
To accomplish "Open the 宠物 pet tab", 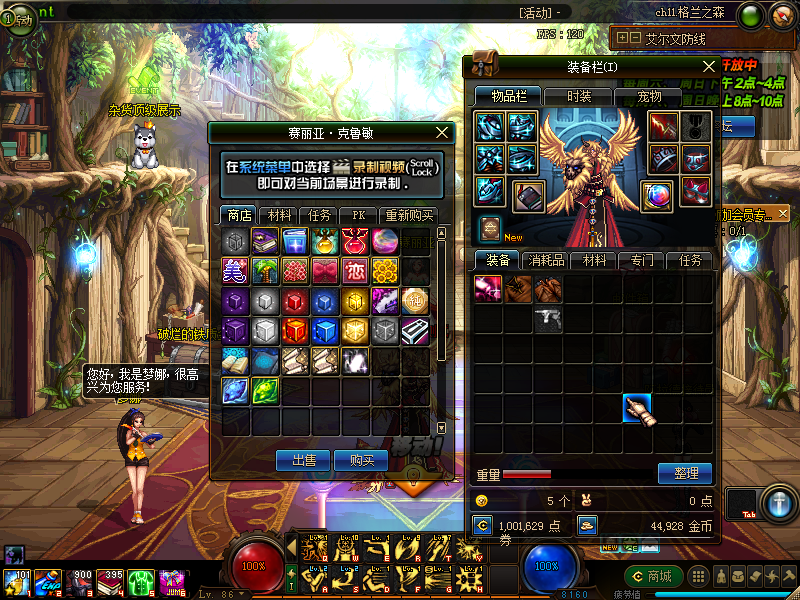I will (649, 97).
